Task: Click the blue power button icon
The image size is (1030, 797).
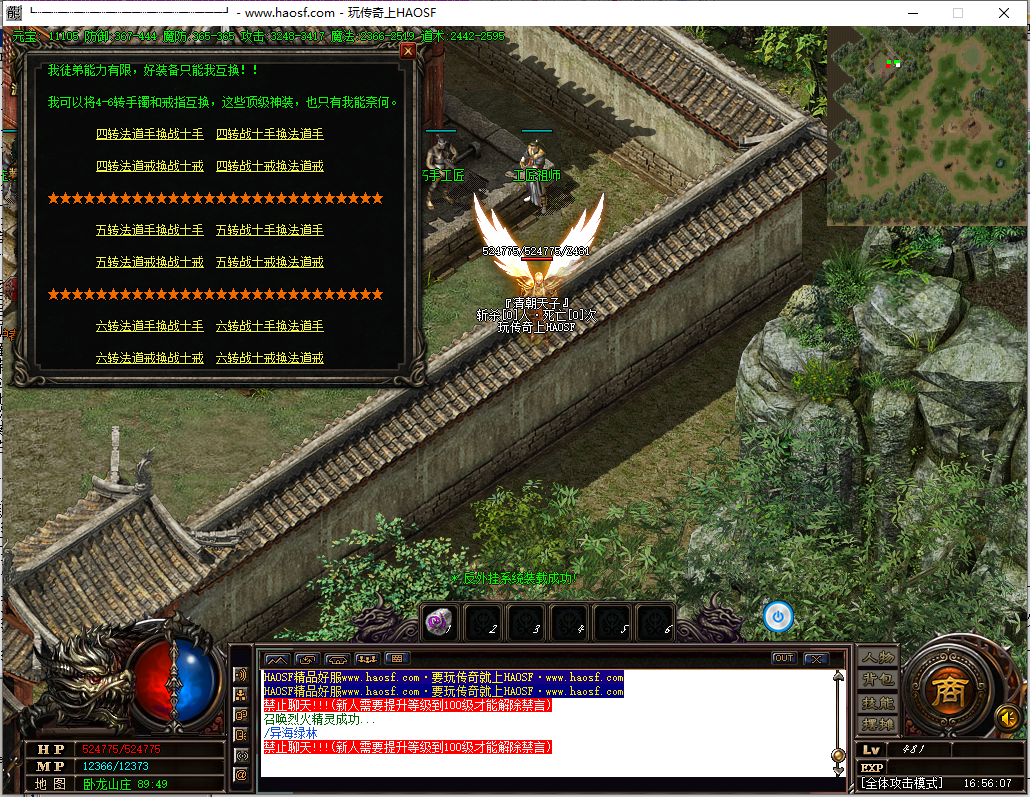Action: (778, 616)
